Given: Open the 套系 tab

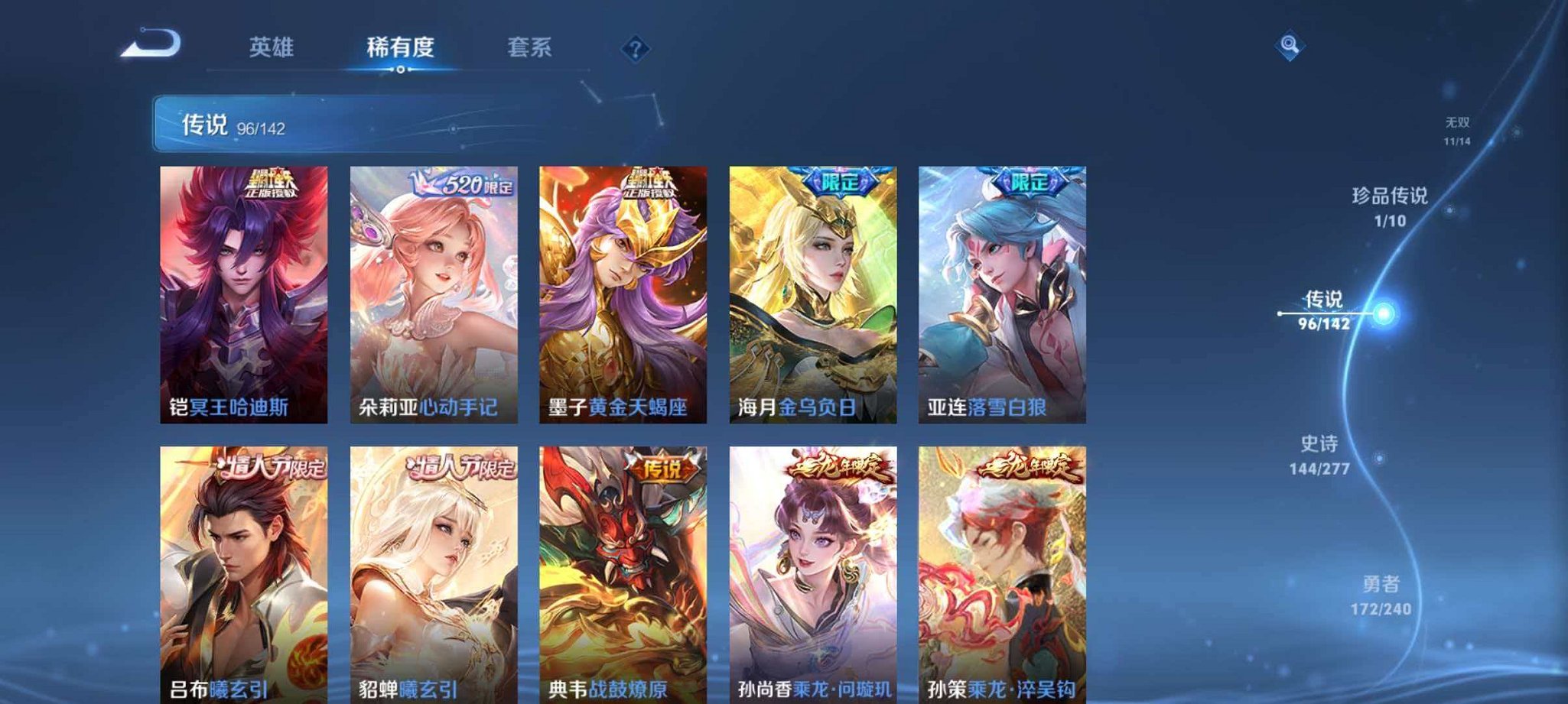Looking at the screenshot, I should pyautogui.click(x=535, y=47).
